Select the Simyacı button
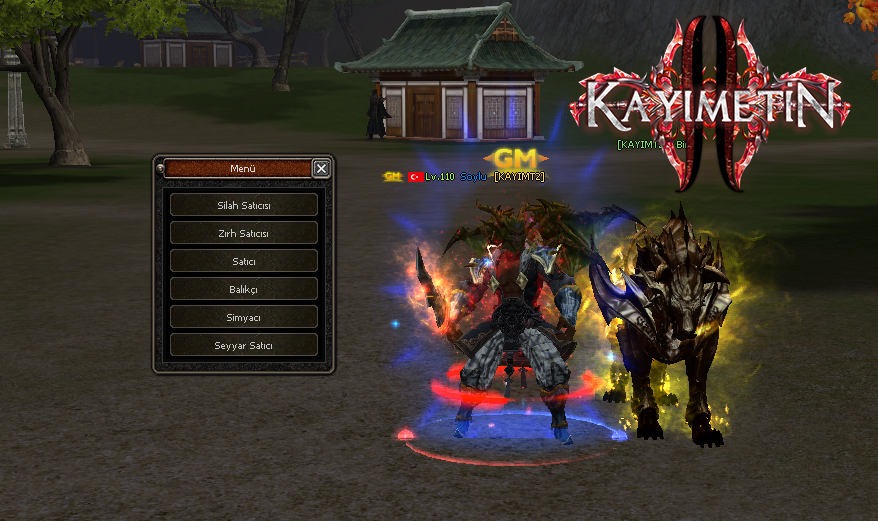878x521 pixels. point(244,317)
